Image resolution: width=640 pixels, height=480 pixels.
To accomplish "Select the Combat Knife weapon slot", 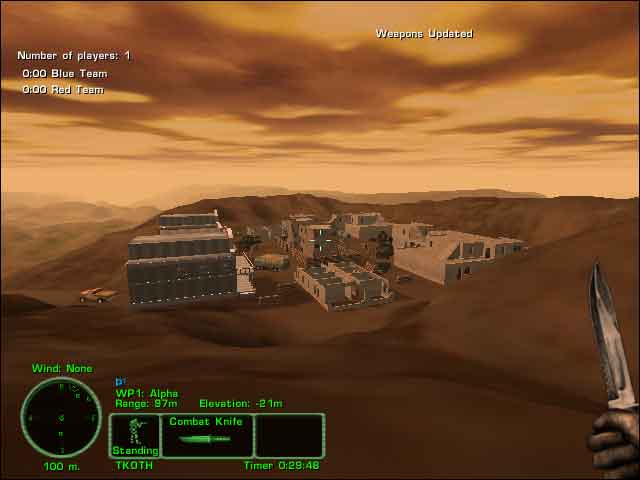I will 206,436.
